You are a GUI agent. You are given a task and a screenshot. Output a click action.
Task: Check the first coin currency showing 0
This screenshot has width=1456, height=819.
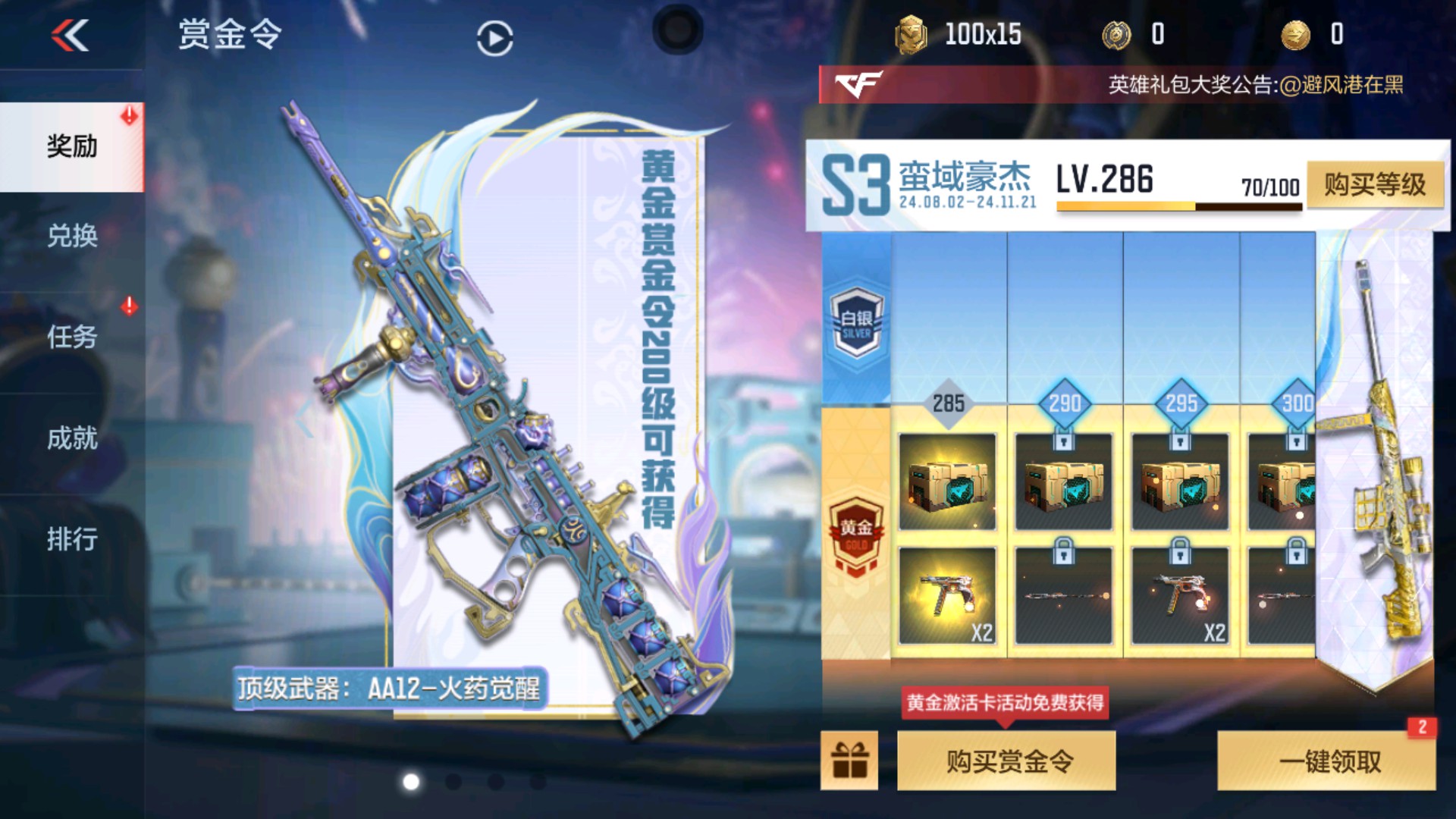pos(1130,34)
